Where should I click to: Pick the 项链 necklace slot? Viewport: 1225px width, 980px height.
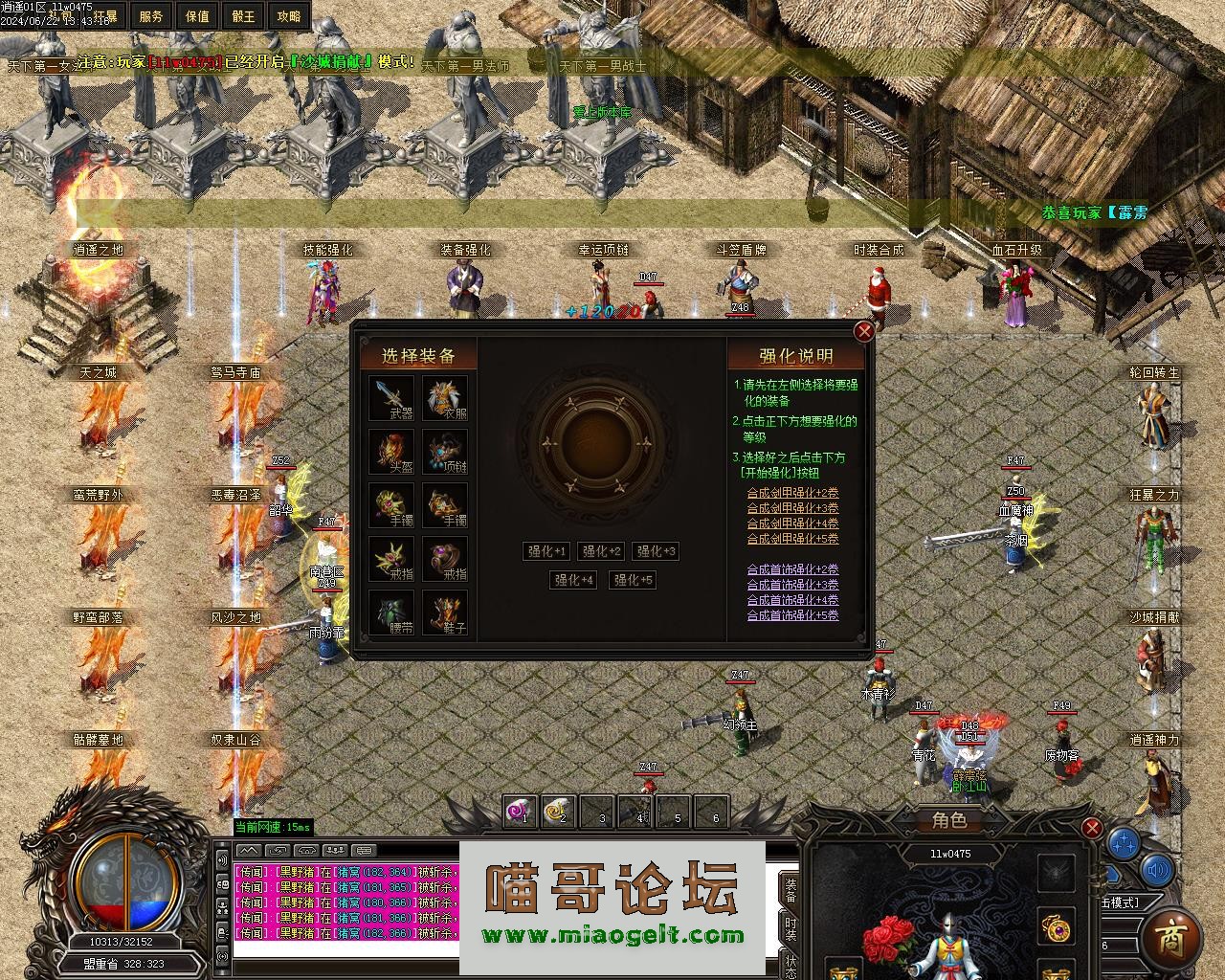445,451
